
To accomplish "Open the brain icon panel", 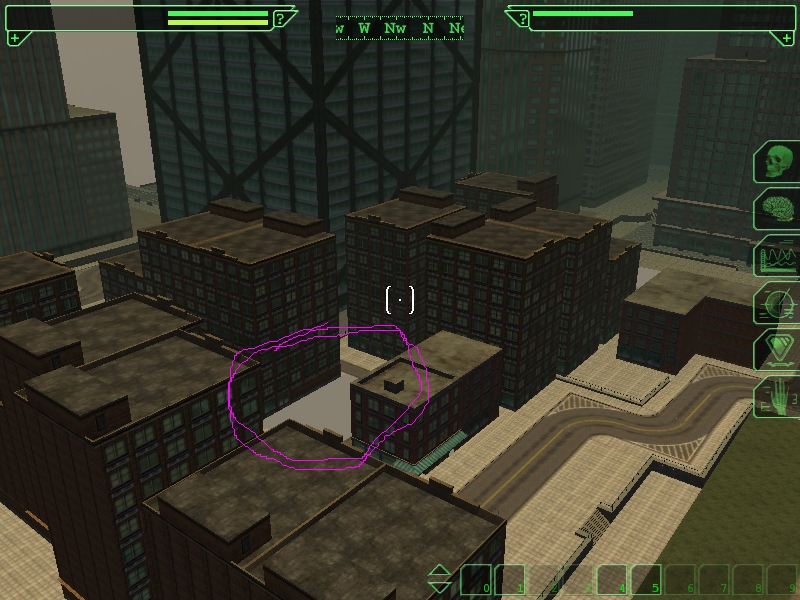I will [x=777, y=210].
